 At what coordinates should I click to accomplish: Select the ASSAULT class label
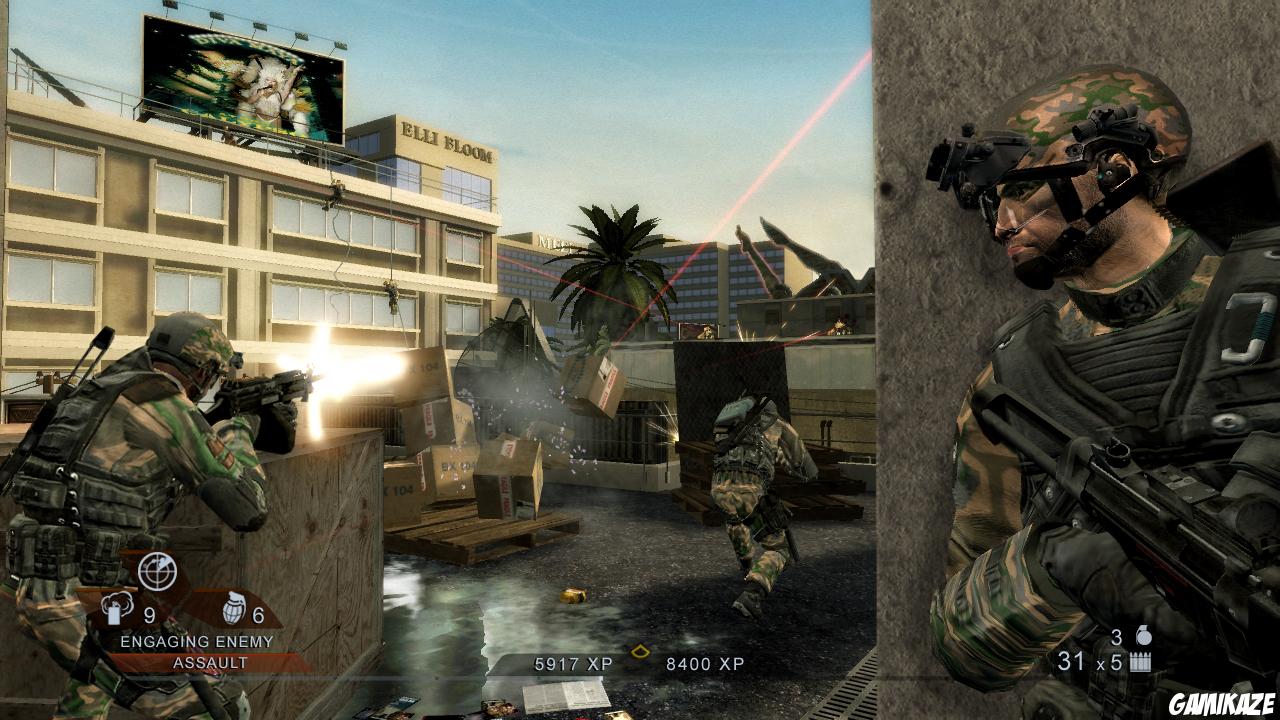coord(209,660)
